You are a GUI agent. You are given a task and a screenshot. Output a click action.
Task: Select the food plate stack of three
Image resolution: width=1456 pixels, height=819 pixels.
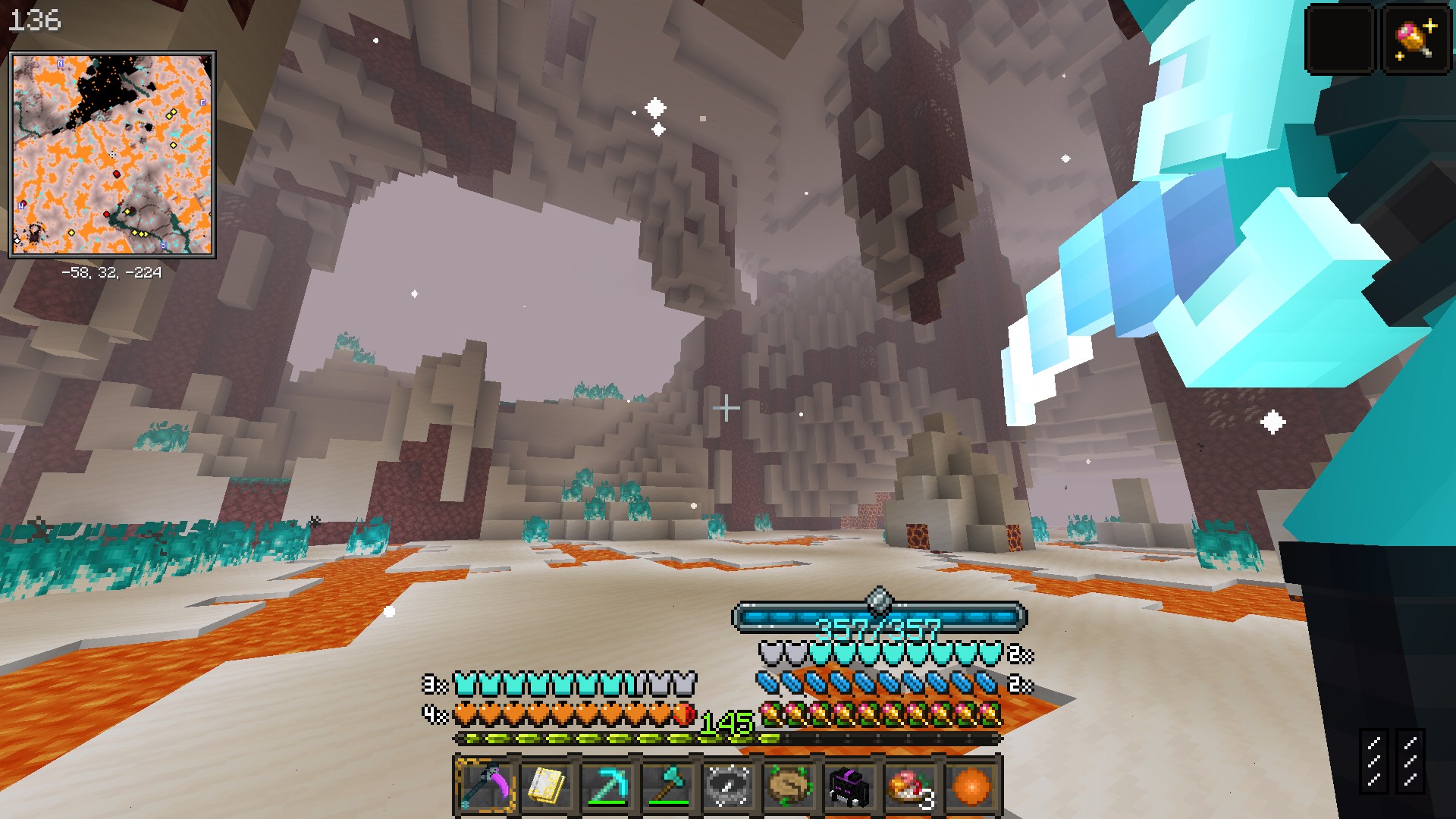point(911,786)
